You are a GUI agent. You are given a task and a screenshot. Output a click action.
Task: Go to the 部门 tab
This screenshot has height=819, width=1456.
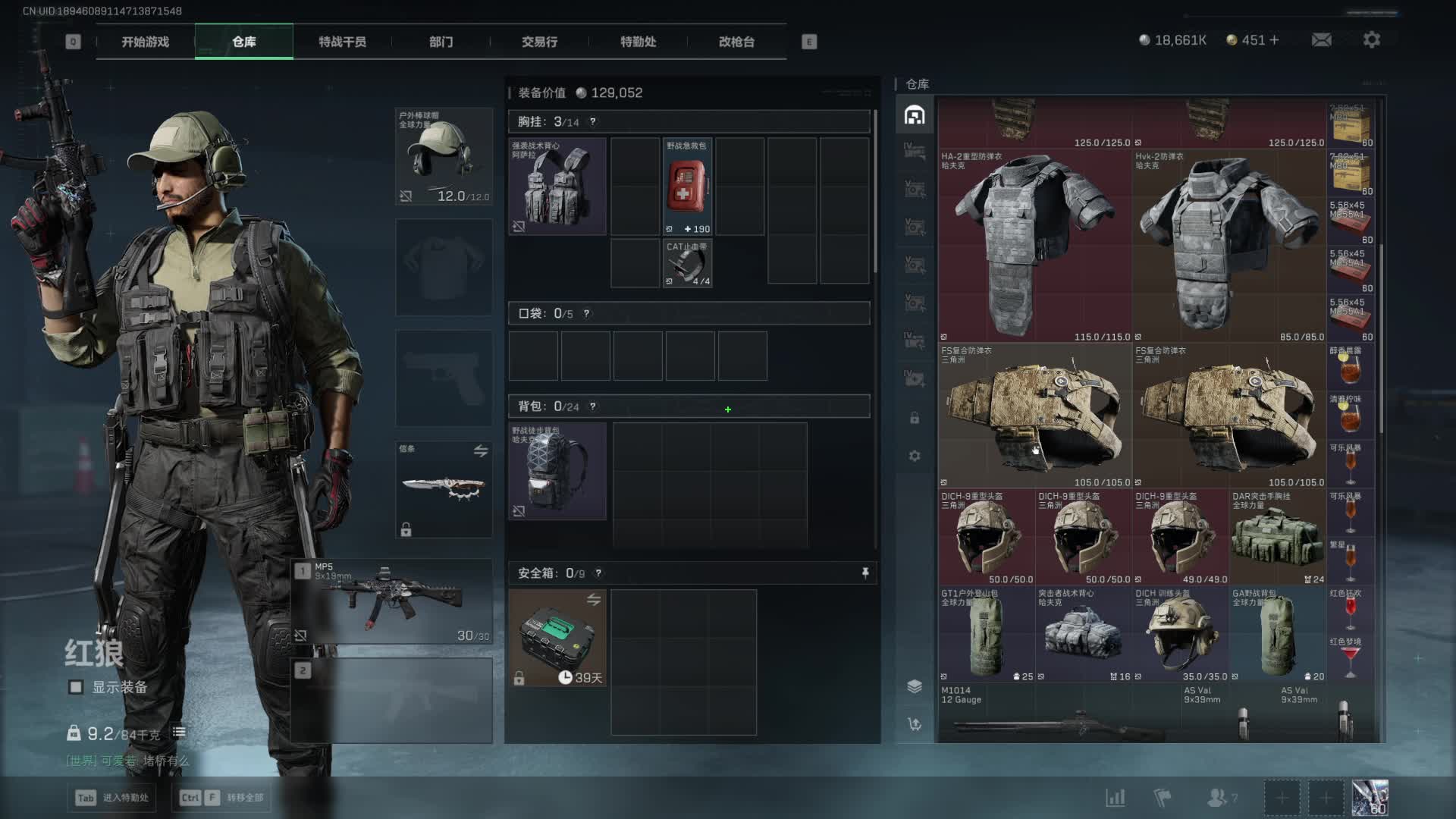(x=441, y=42)
